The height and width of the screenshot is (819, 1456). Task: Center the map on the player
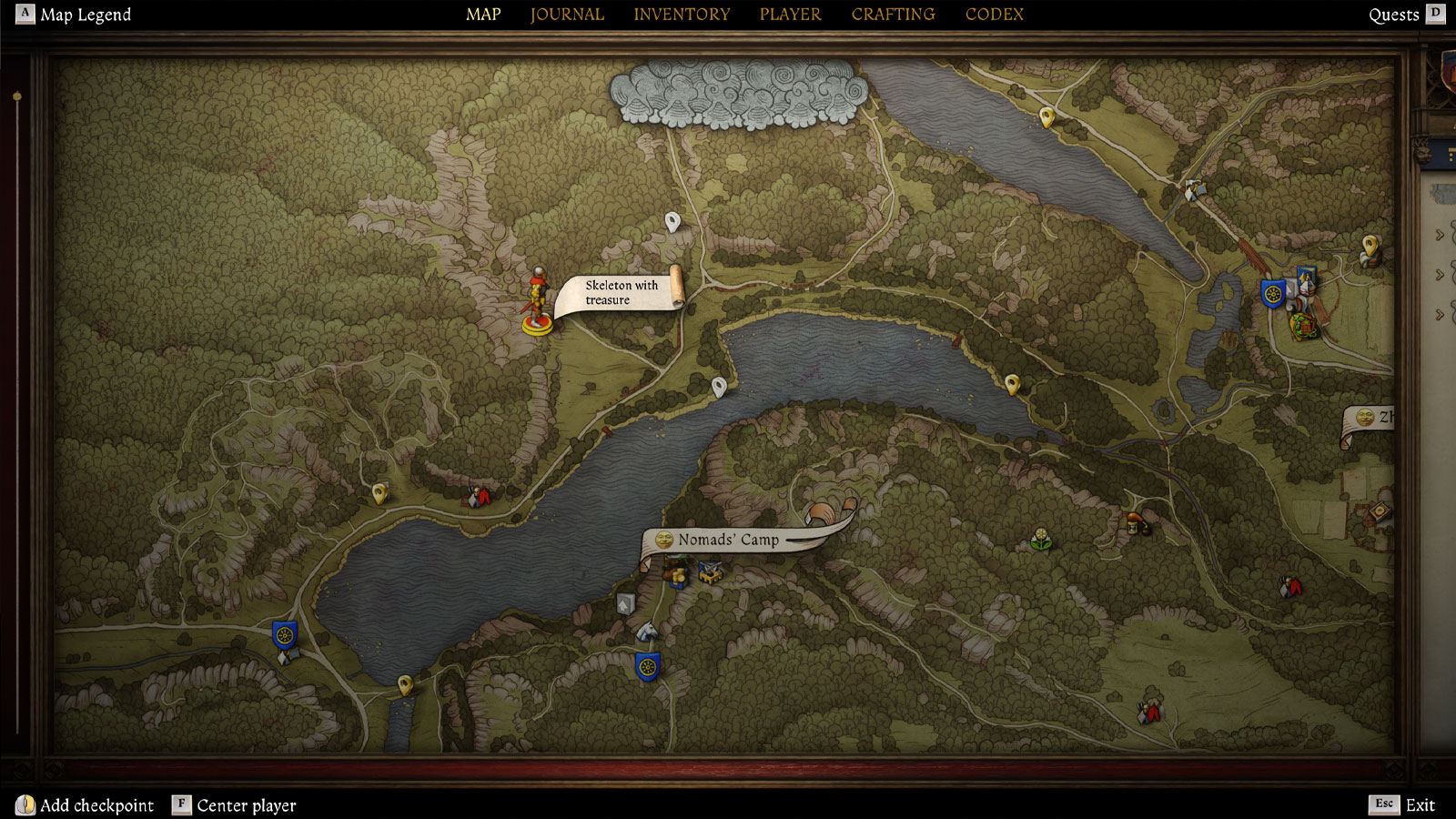[246, 805]
